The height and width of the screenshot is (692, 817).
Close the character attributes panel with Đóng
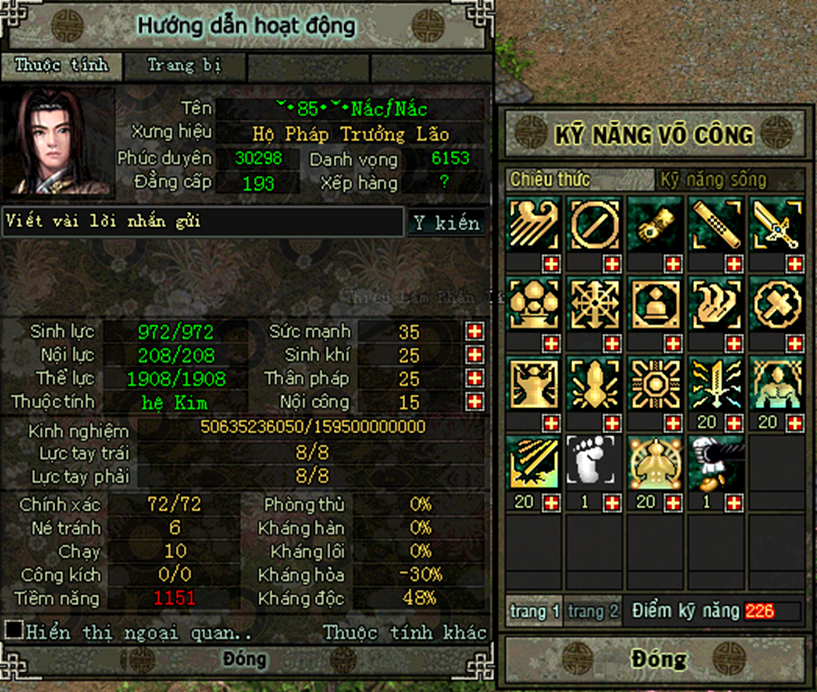click(245, 659)
